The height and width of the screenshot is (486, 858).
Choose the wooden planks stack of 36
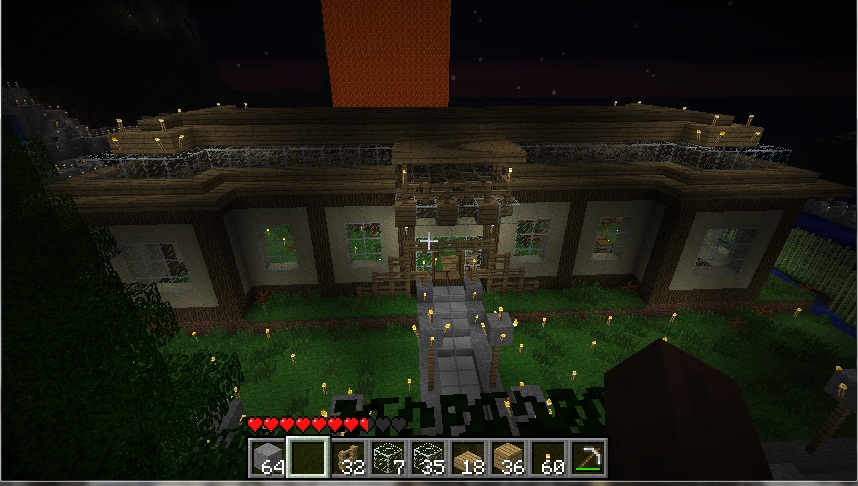coord(507,458)
